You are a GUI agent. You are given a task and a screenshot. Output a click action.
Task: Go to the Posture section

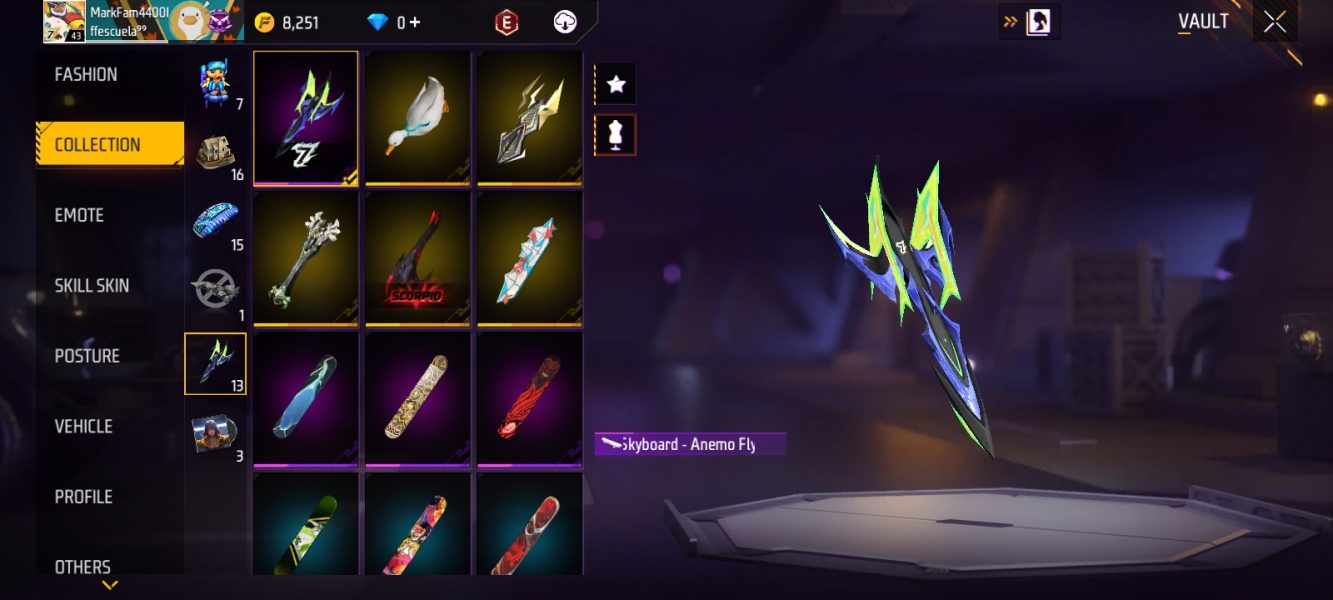[x=87, y=356]
